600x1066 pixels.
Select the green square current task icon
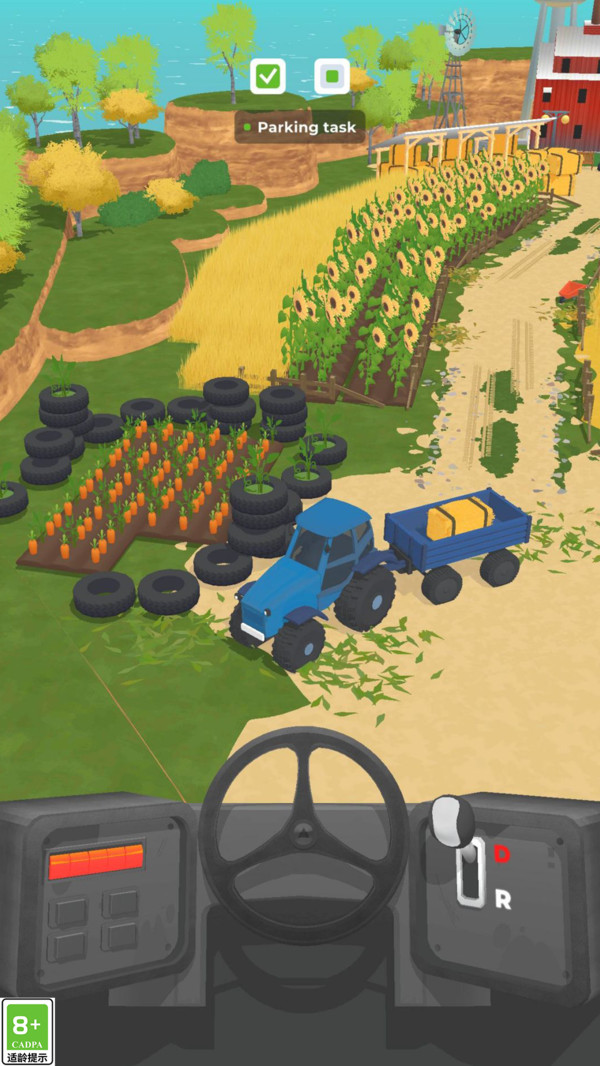tap(331, 76)
